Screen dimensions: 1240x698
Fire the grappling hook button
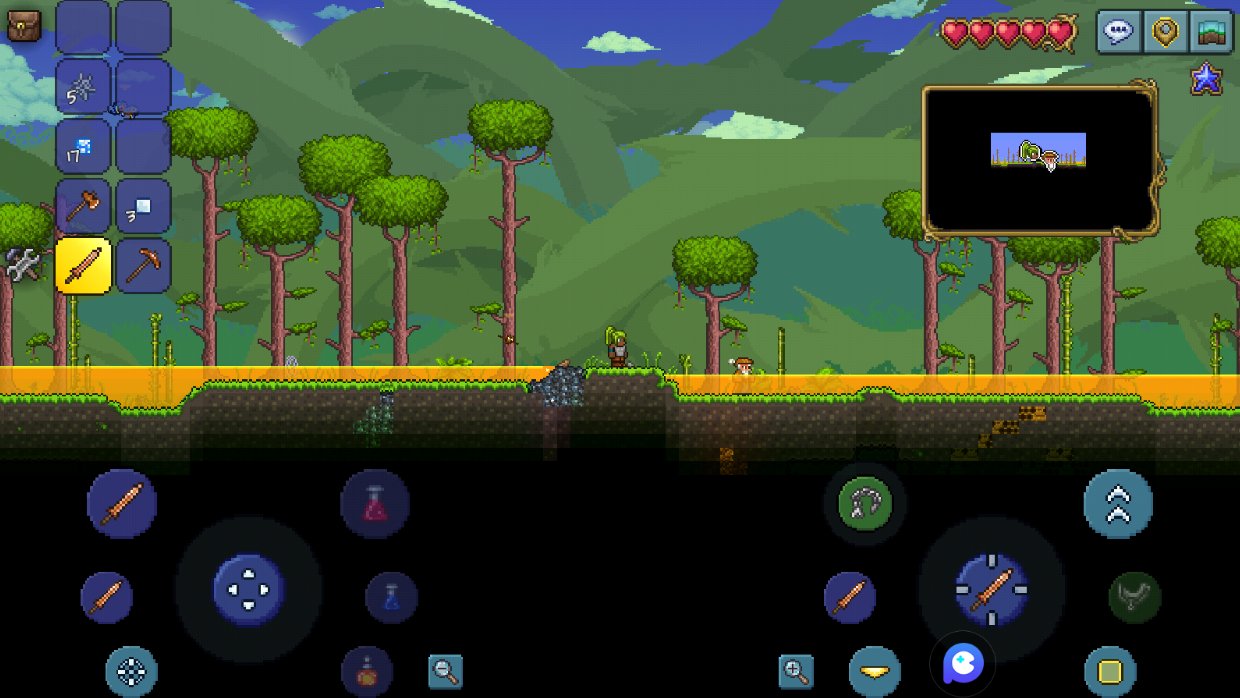865,503
